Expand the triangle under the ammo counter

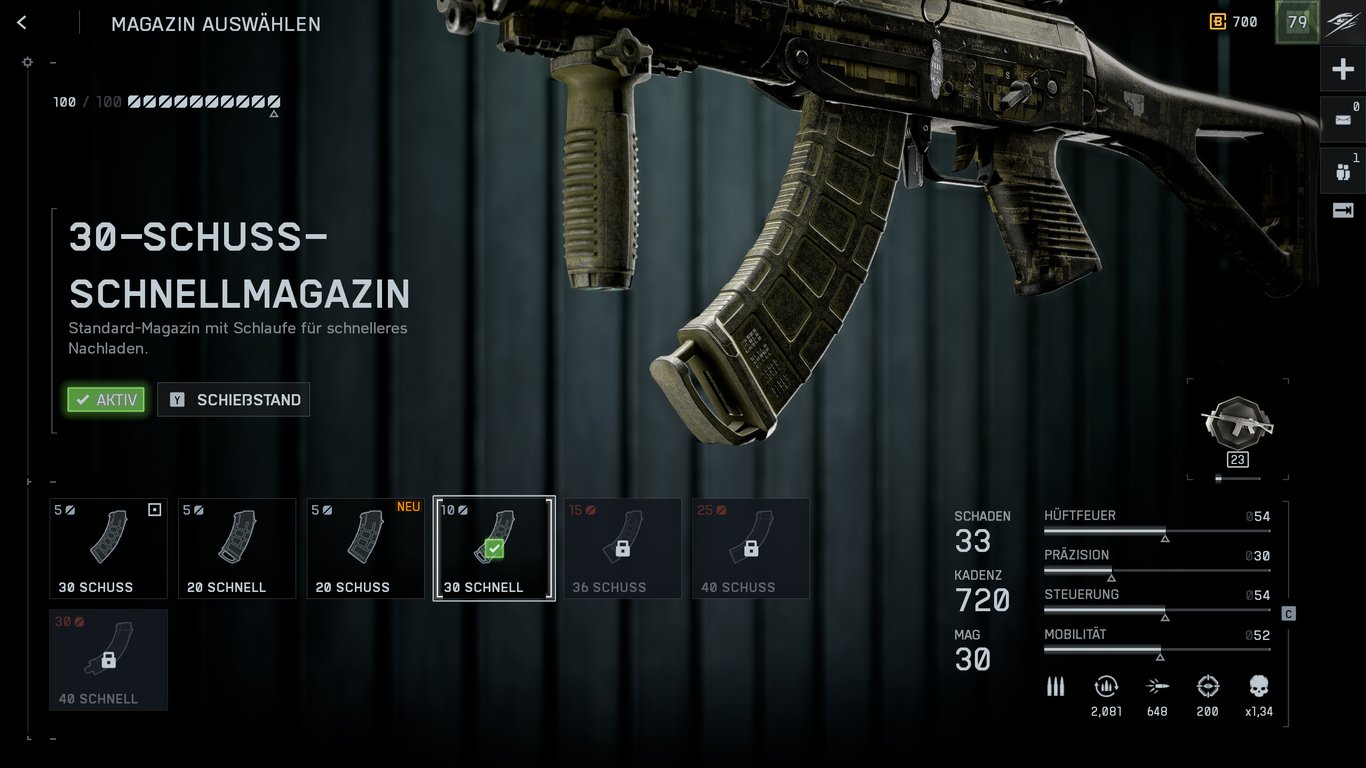[x=272, y=114]
